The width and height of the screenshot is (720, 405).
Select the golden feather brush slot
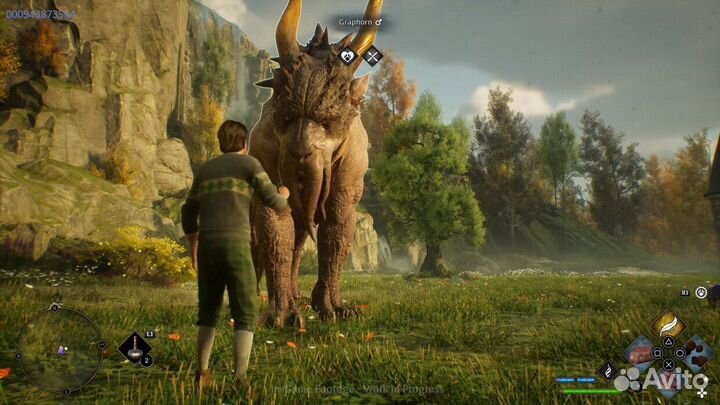(x=668, y=326)
